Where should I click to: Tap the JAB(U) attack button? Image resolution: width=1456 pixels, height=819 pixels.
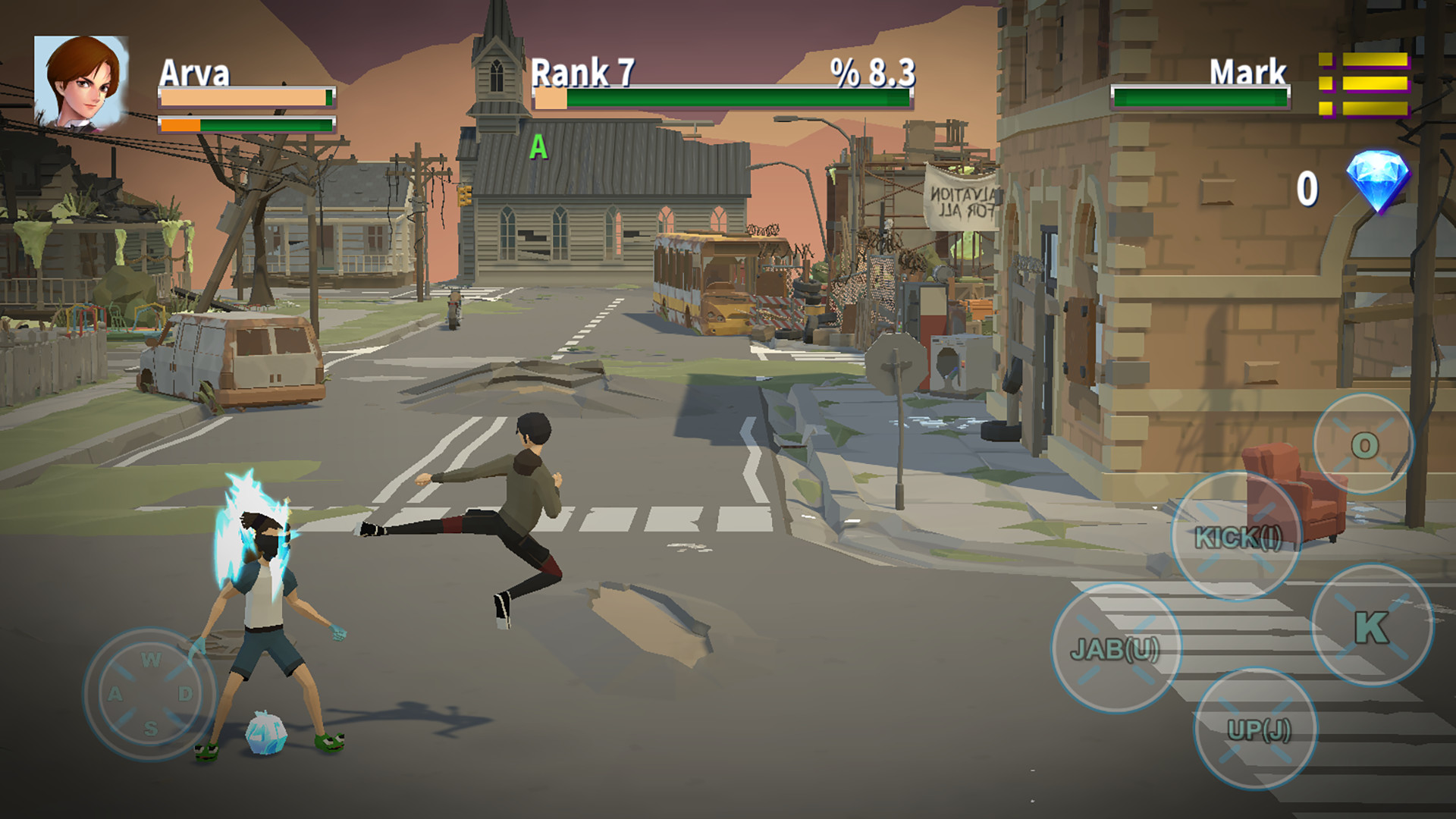pyautogui.click(x=1116, y=648)
